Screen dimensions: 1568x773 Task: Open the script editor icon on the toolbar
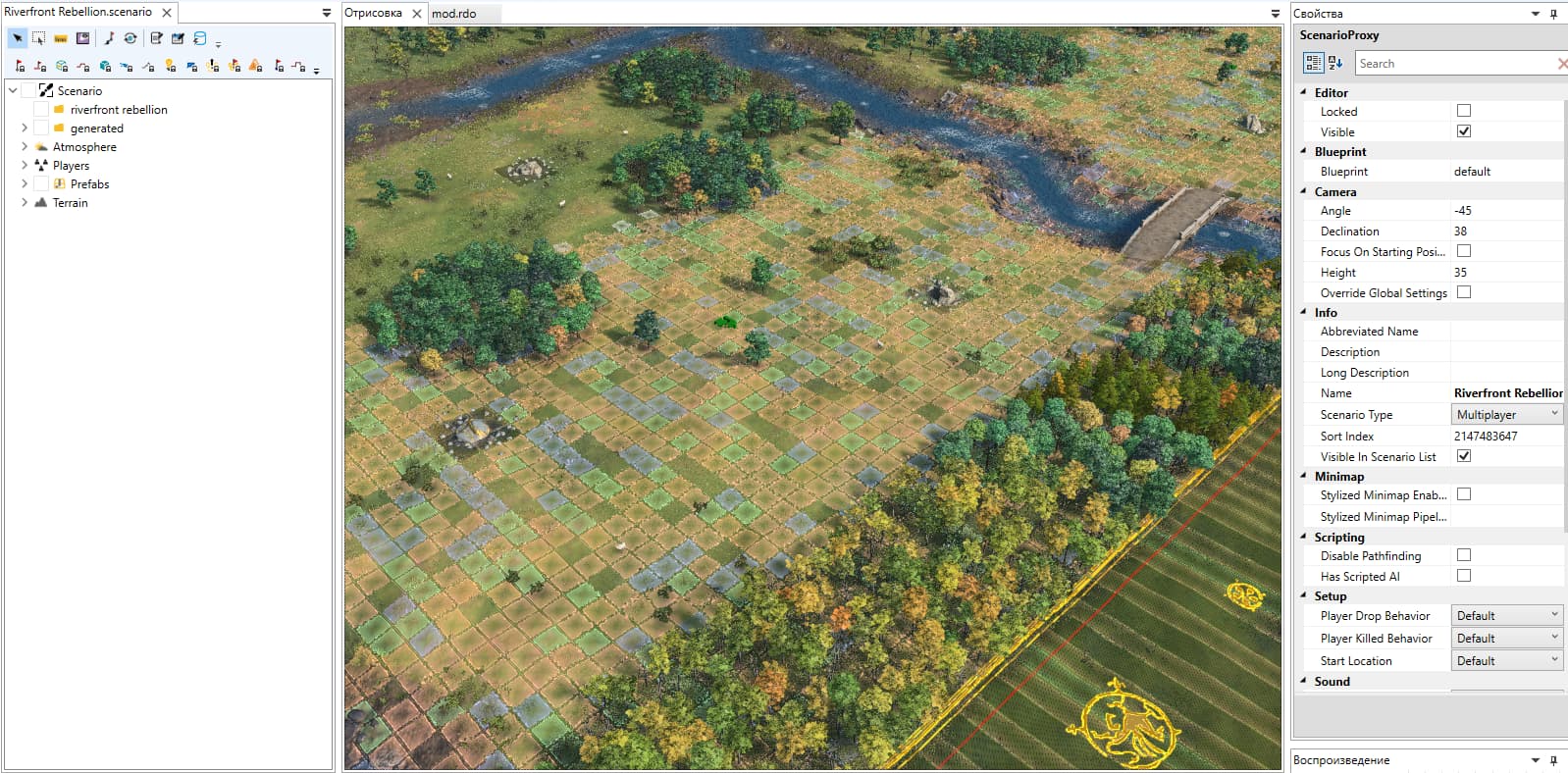(158, 39)
